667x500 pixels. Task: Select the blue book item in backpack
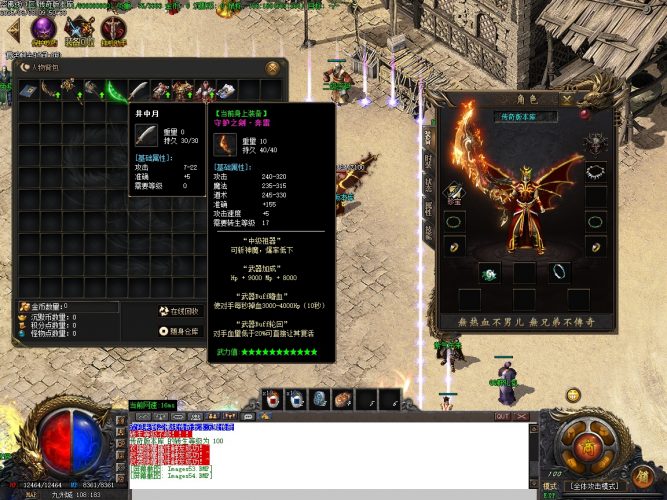tap(27, 92)
